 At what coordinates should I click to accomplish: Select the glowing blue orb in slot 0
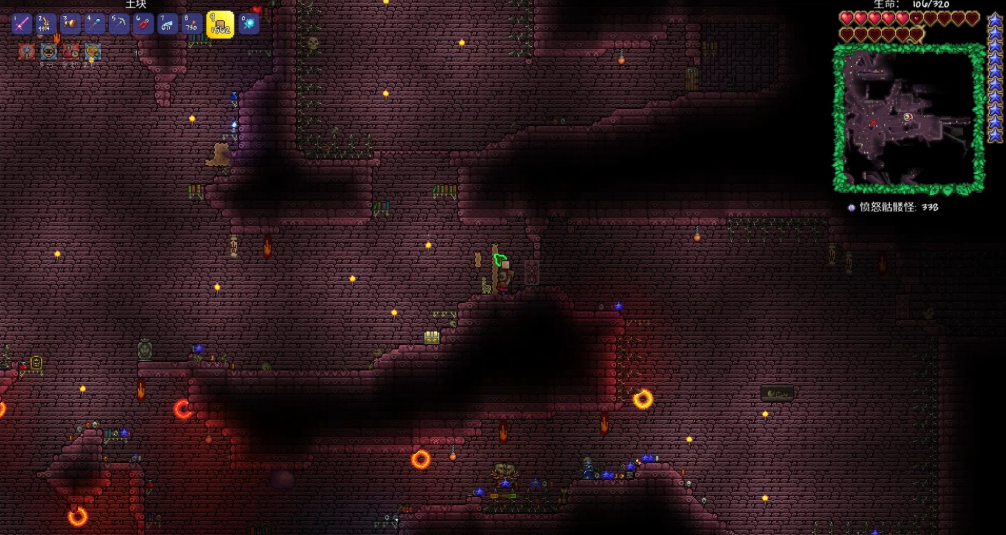coord(249,24)
